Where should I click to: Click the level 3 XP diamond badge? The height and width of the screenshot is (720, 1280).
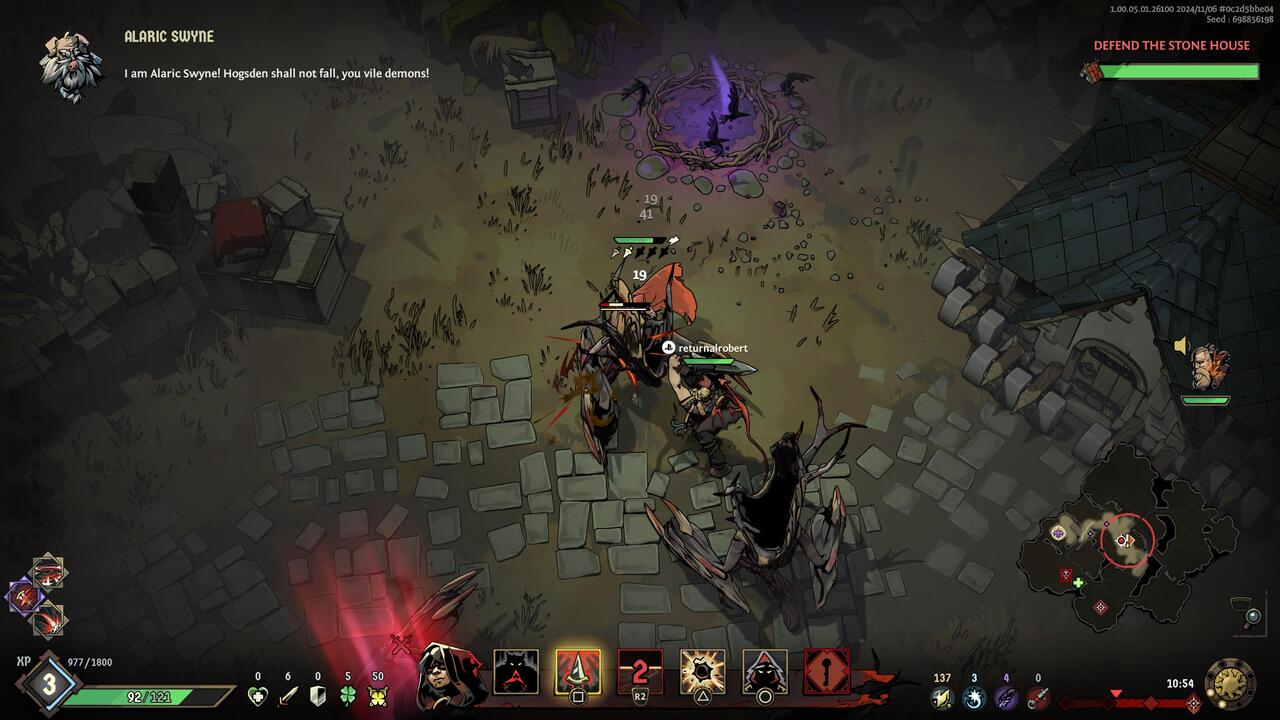pyautogui.click(x=48, y=684)
